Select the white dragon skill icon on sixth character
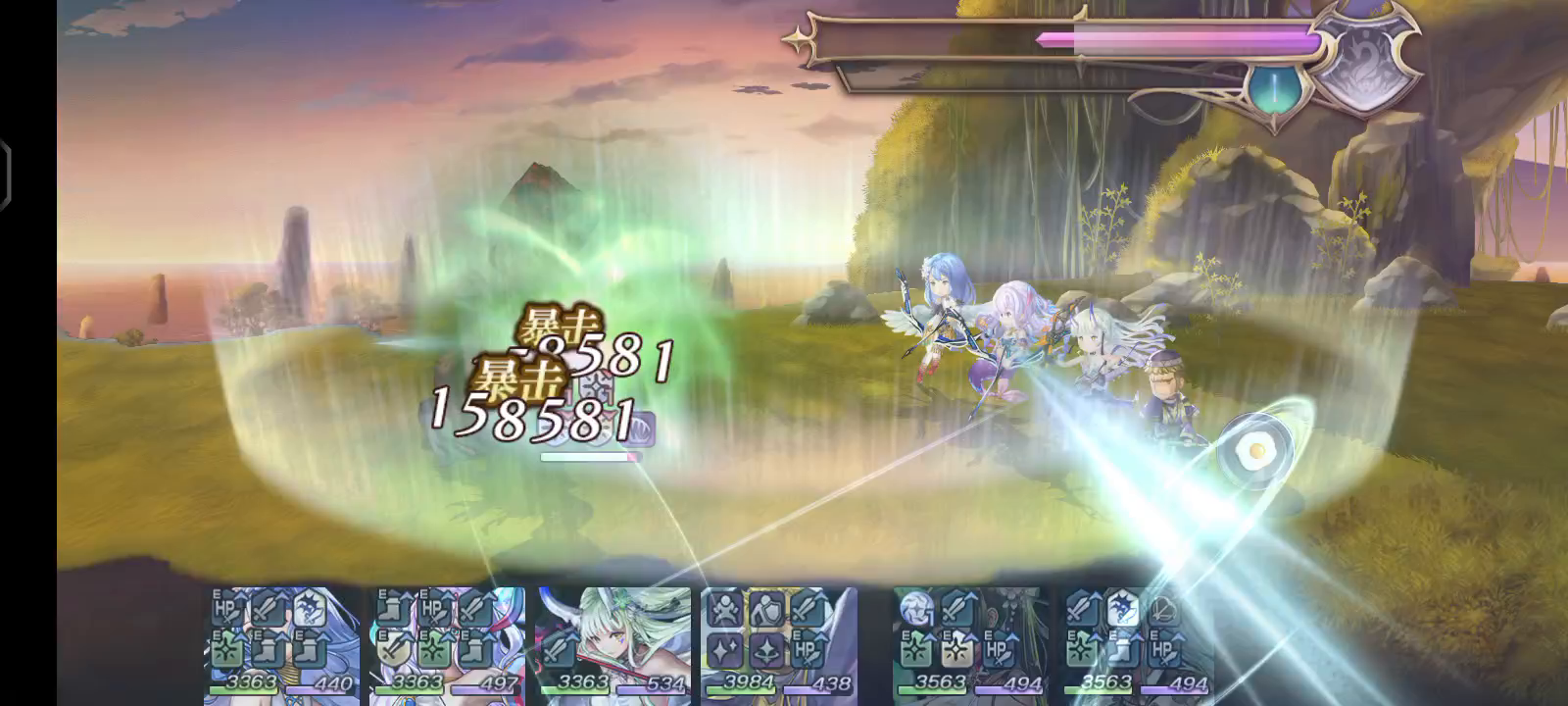The image size is (1568, 706). click(1122, 610)
